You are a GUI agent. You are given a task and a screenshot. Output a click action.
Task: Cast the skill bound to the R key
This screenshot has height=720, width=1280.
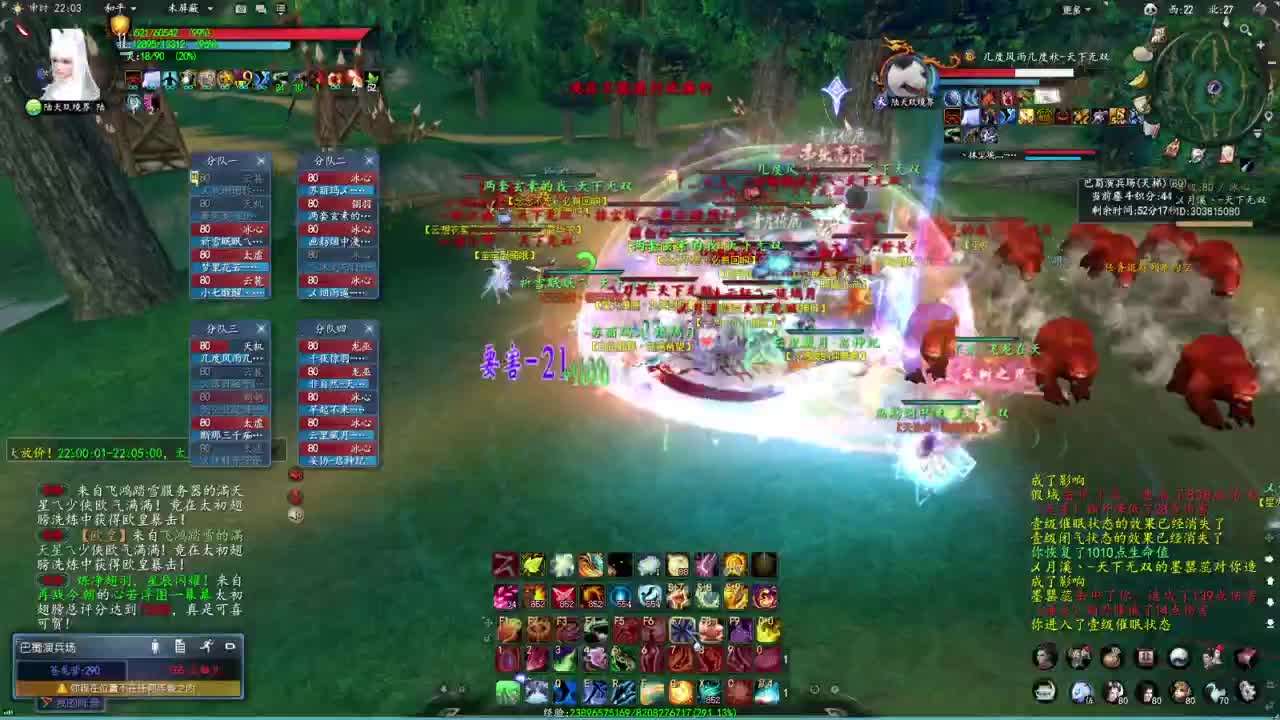[622, 691]
